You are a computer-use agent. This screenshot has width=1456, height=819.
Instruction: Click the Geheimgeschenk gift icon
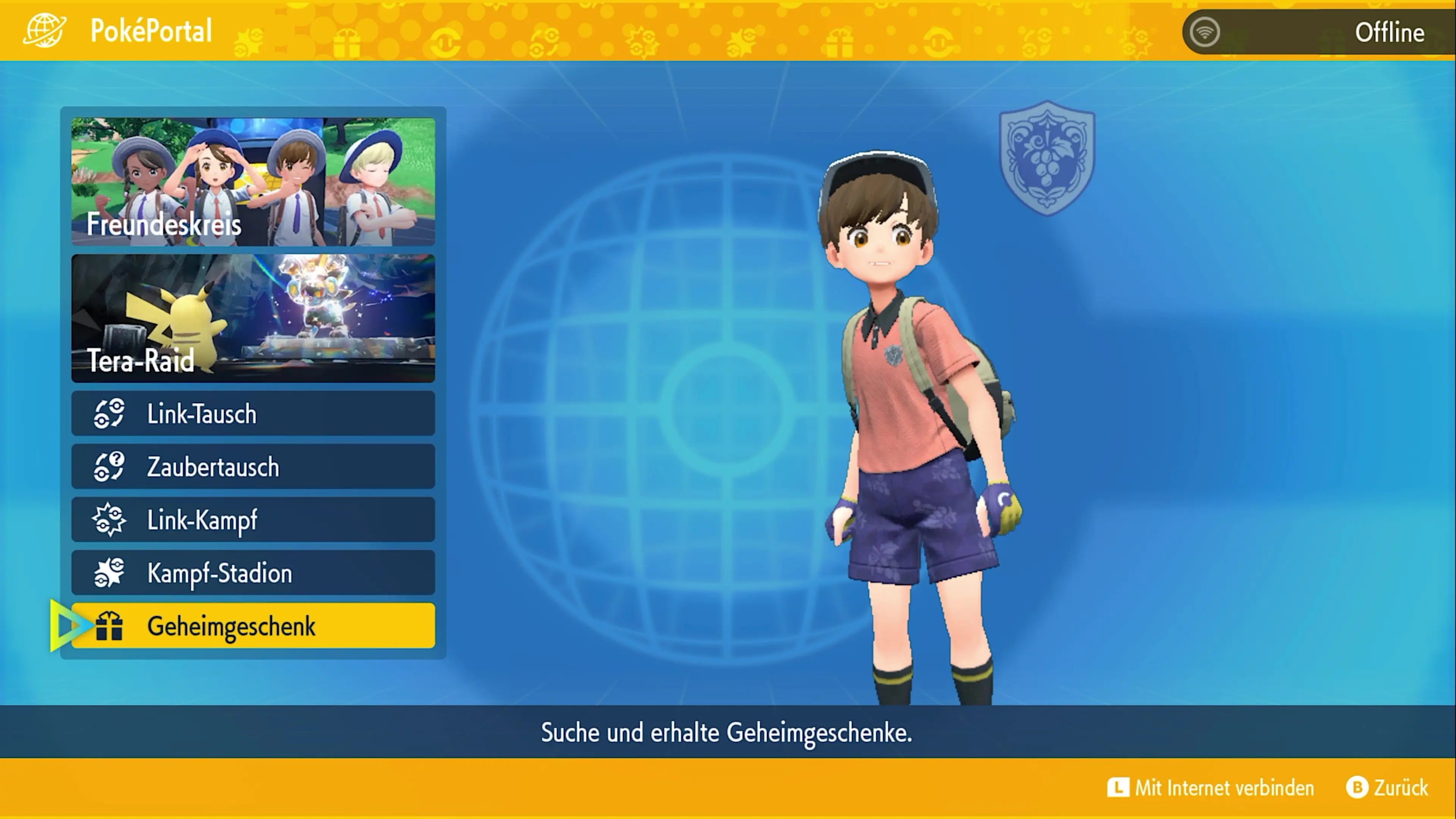(x=110, y=626)
